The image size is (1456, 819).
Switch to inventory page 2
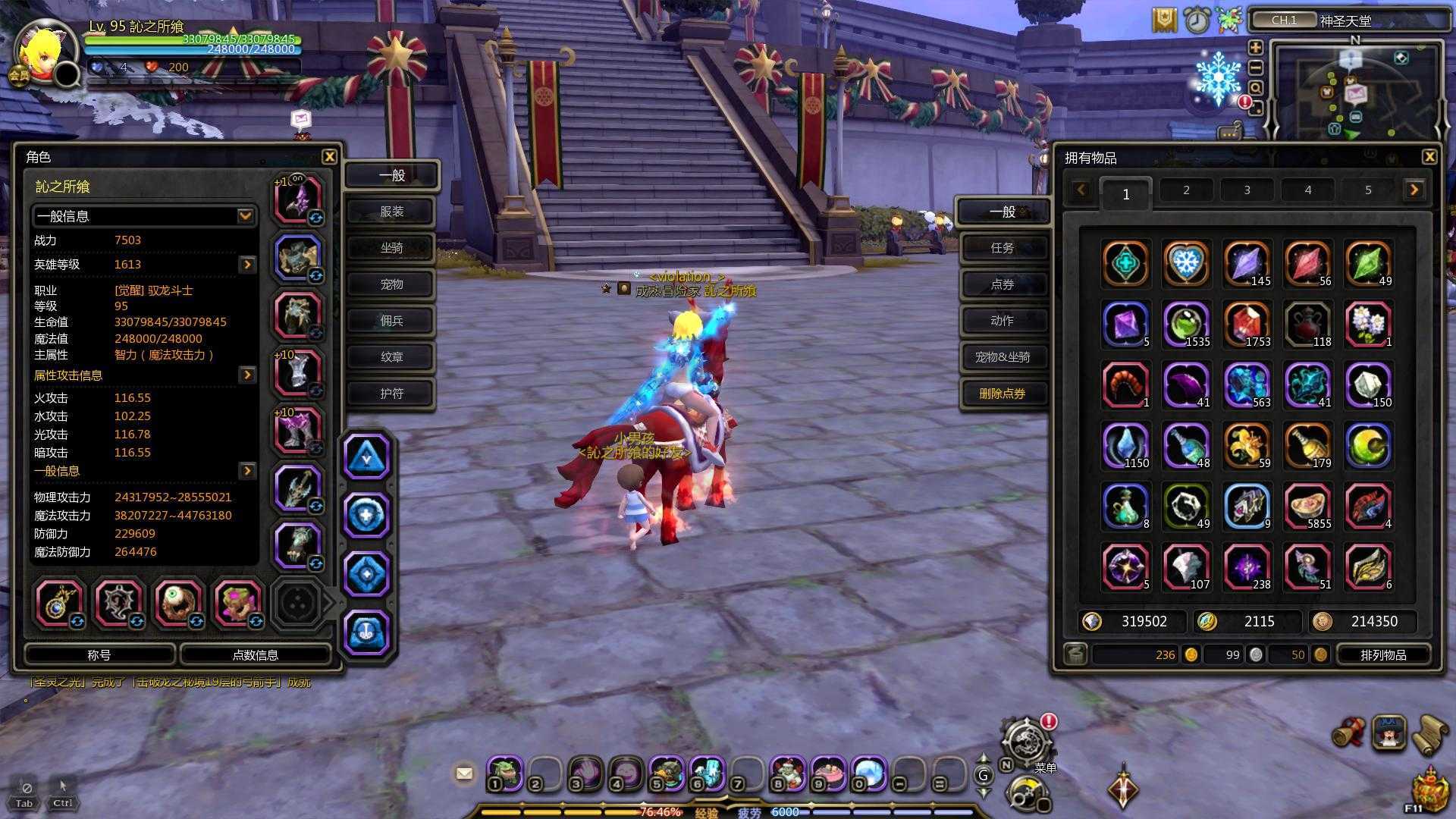(1186, 190)
